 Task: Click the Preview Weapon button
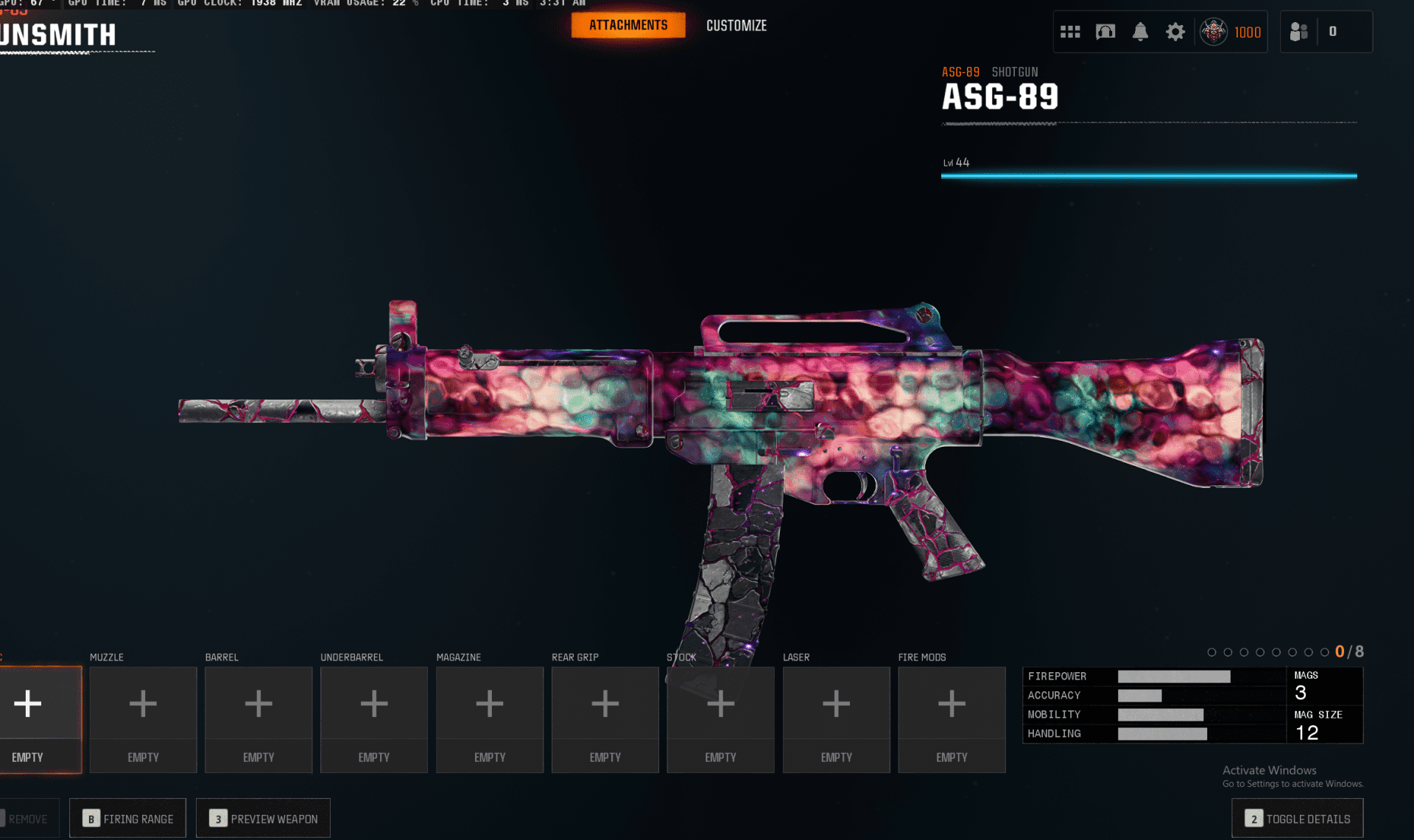pyautogui.click(x=264, y=819)
